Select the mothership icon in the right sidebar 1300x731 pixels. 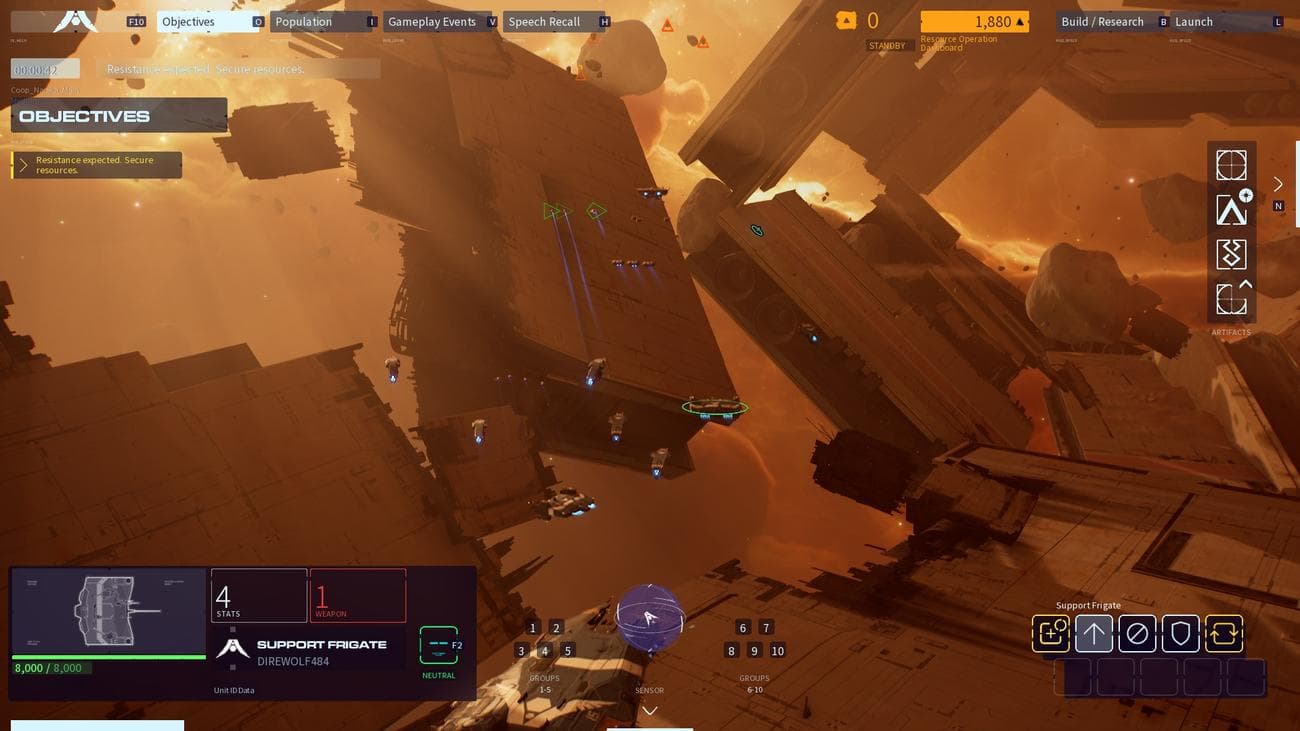click(1231, 209)
